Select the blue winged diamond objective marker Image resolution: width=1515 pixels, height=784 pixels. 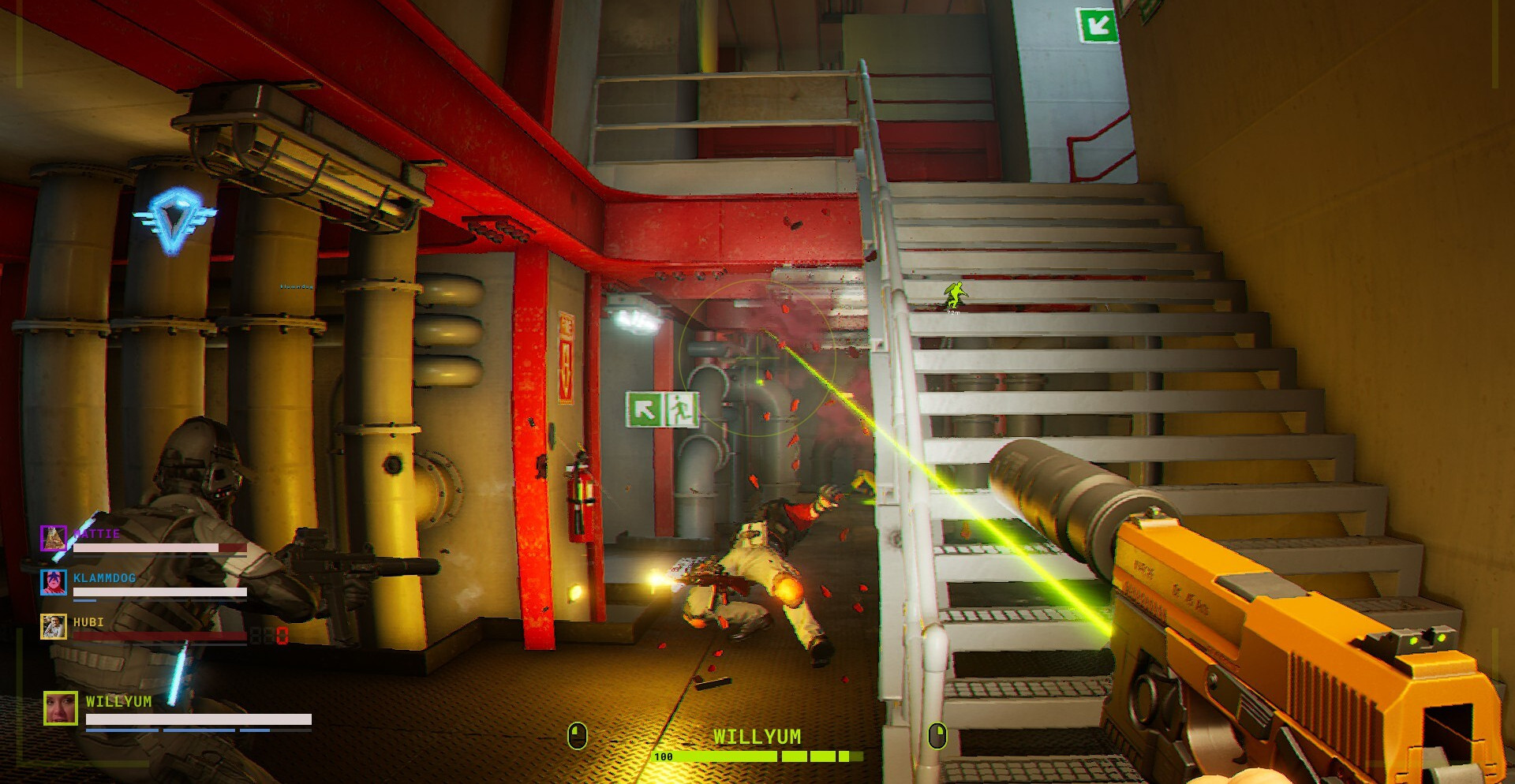174,218
